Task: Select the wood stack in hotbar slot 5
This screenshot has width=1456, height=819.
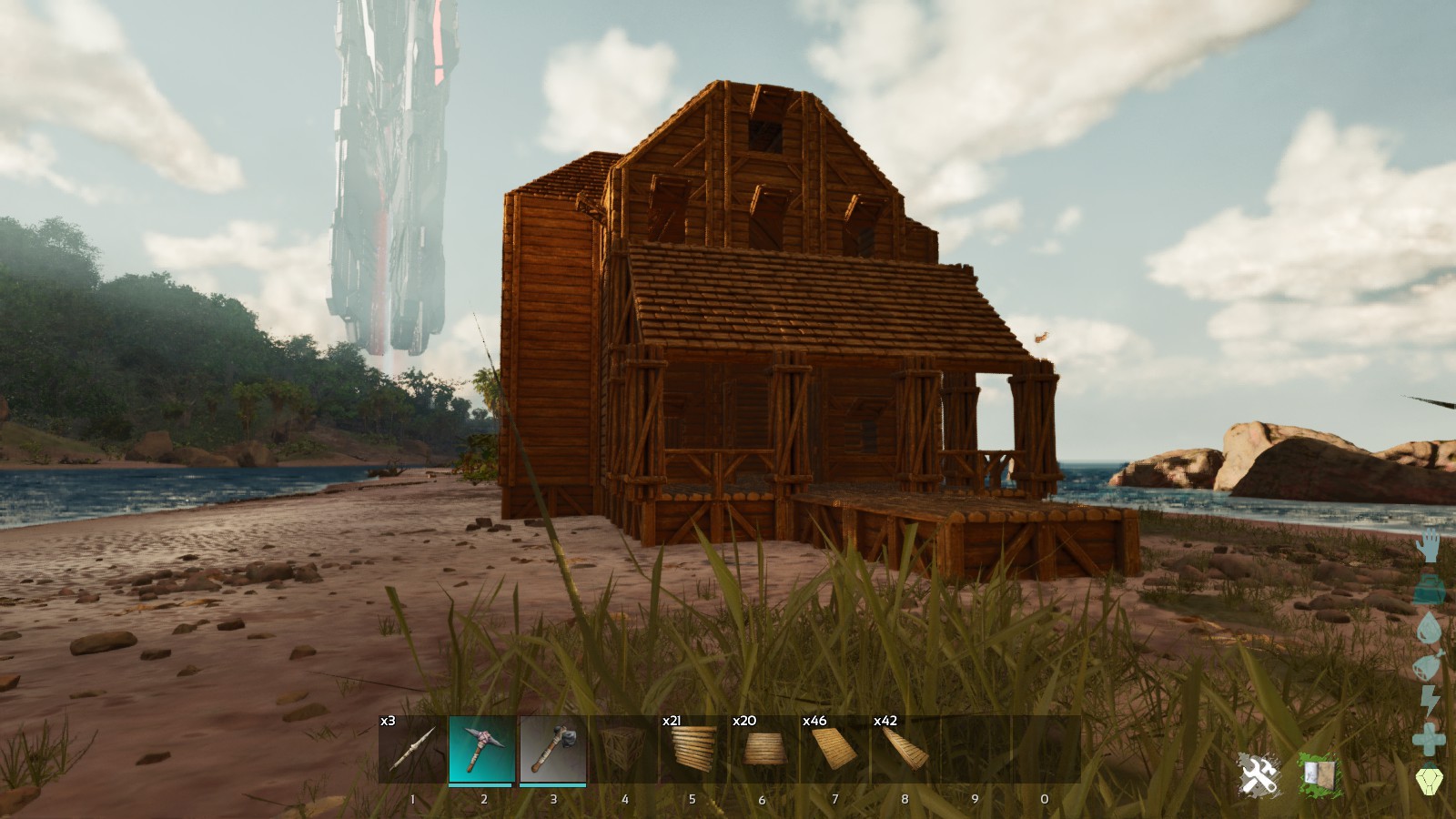Action: (693, 748)
